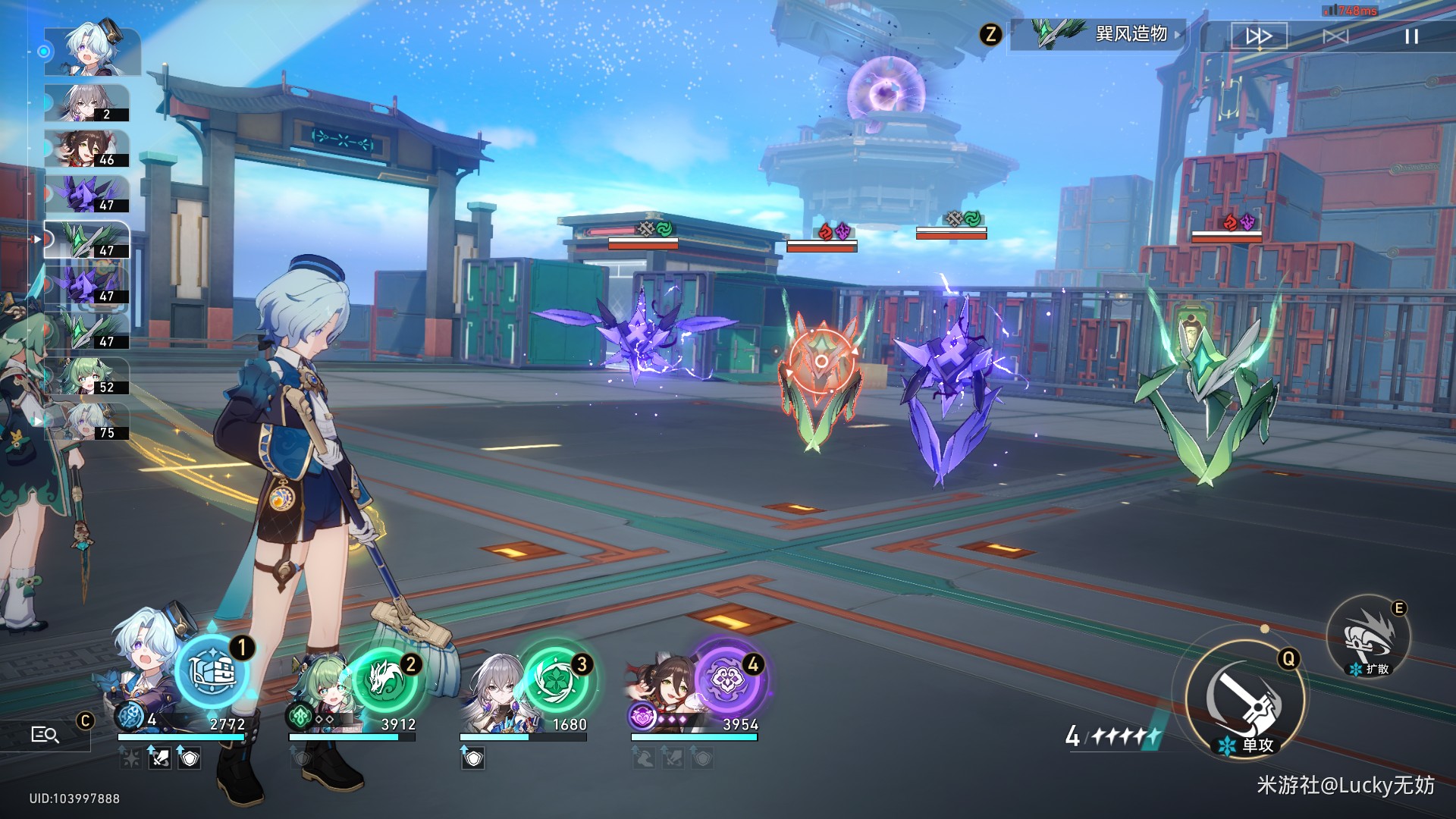The image size is (1456, 819).
Task: Select Tingyun's portrait in turn order
Action: pos(86,149)
